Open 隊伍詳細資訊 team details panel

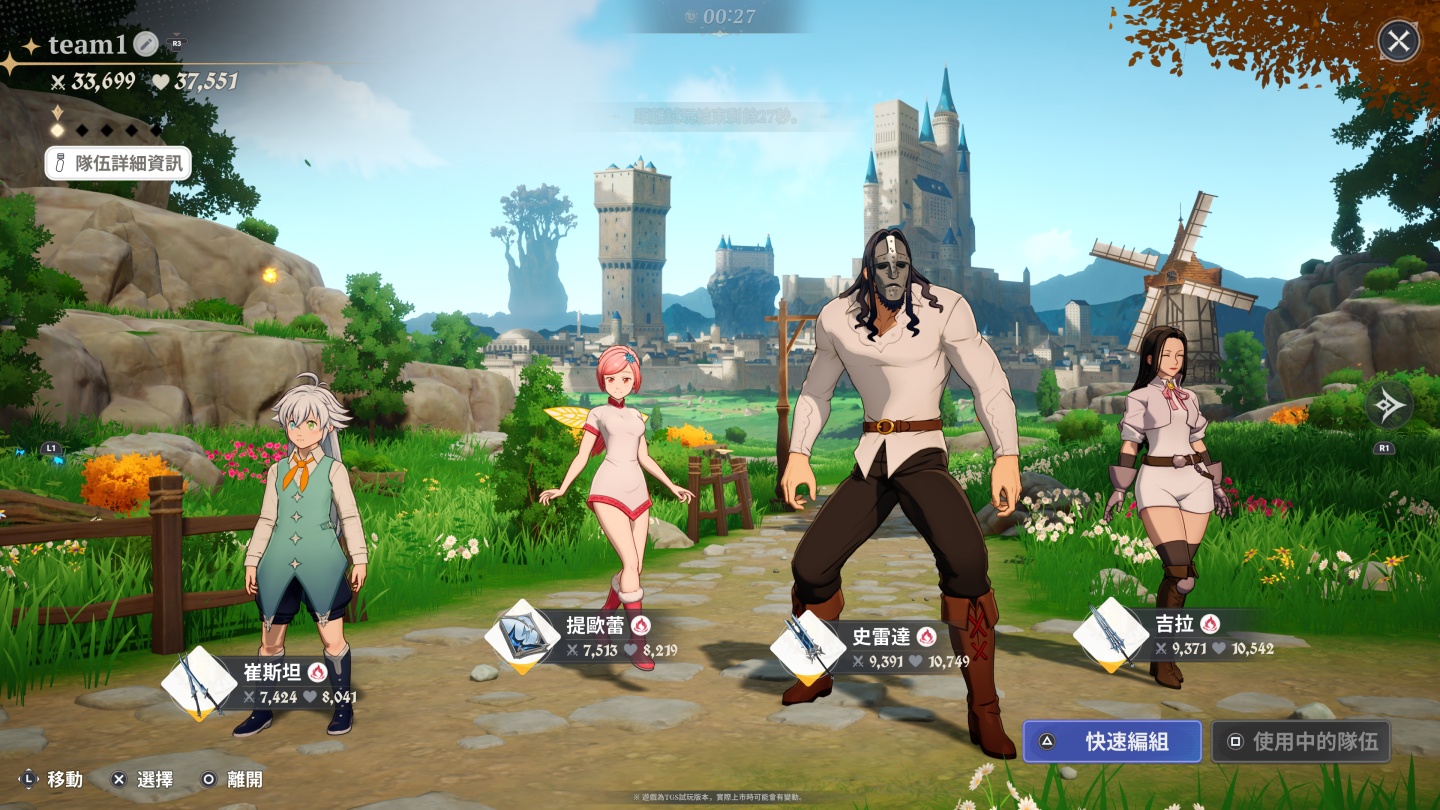(x=117, y=163)
